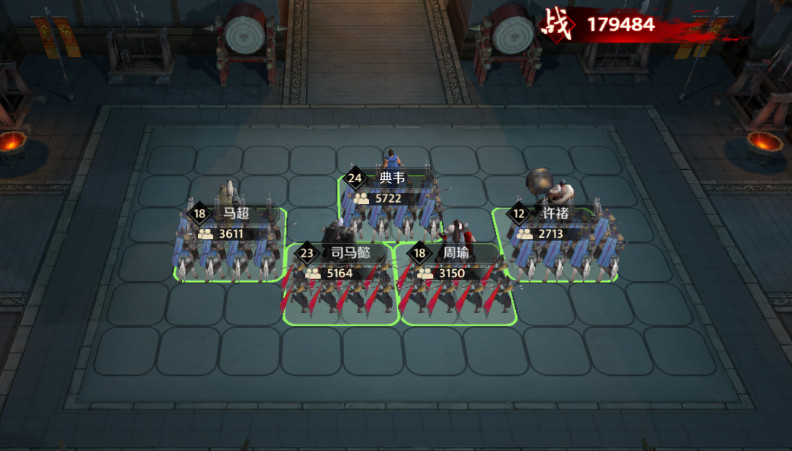Select the 典韦 unit on the formation grid
The width and height of the screenshot is (792, 451).
pyautogui.click(x=390, y=205)
